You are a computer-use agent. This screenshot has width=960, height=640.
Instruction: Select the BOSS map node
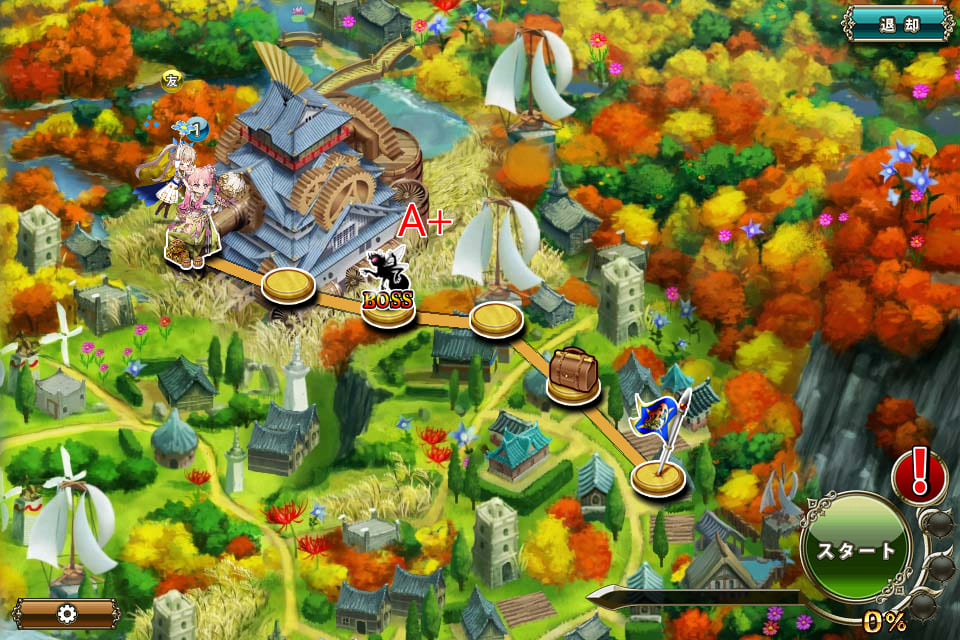pos(387,304)
